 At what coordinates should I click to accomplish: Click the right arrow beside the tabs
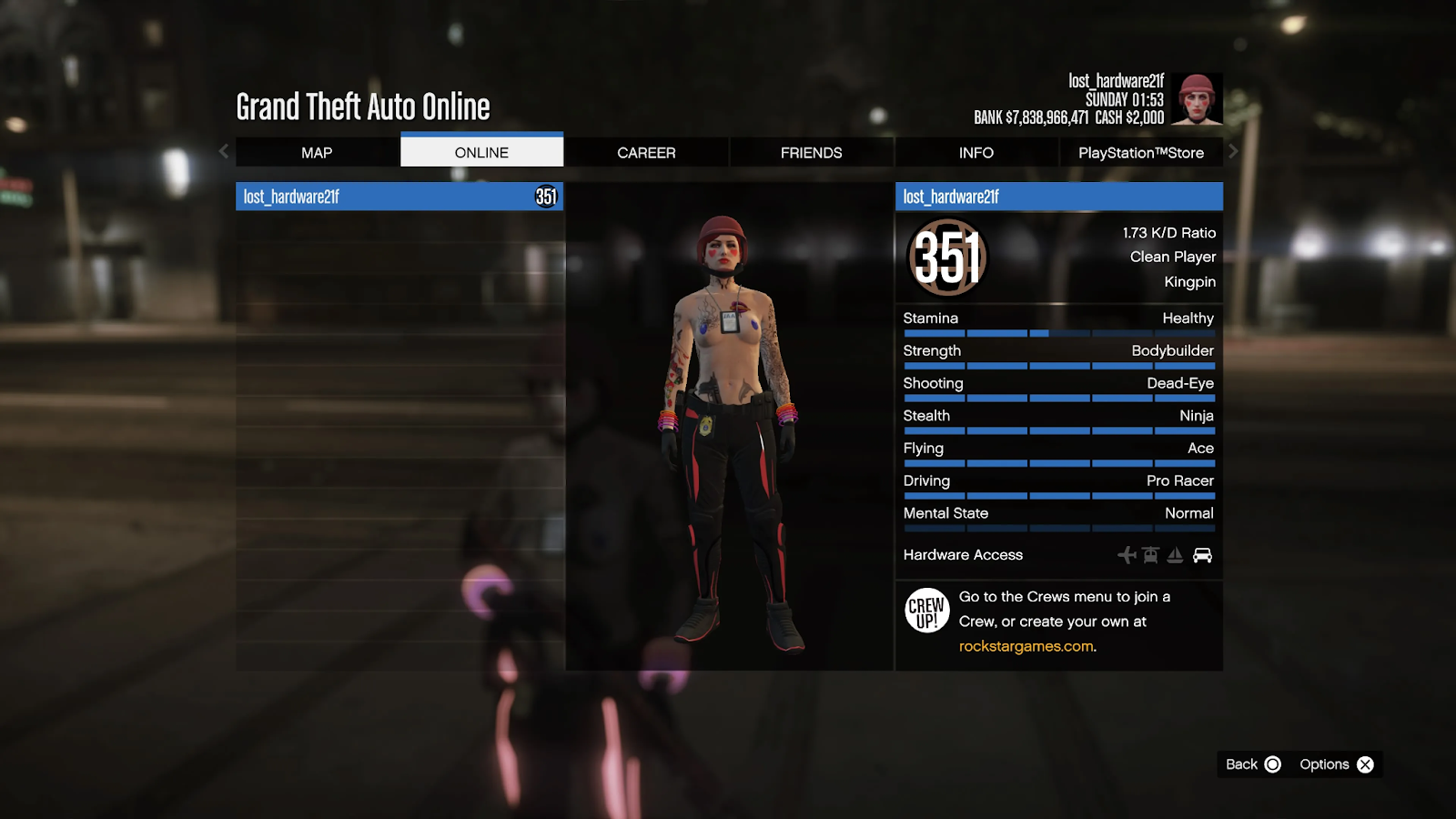pos(1233,152)
